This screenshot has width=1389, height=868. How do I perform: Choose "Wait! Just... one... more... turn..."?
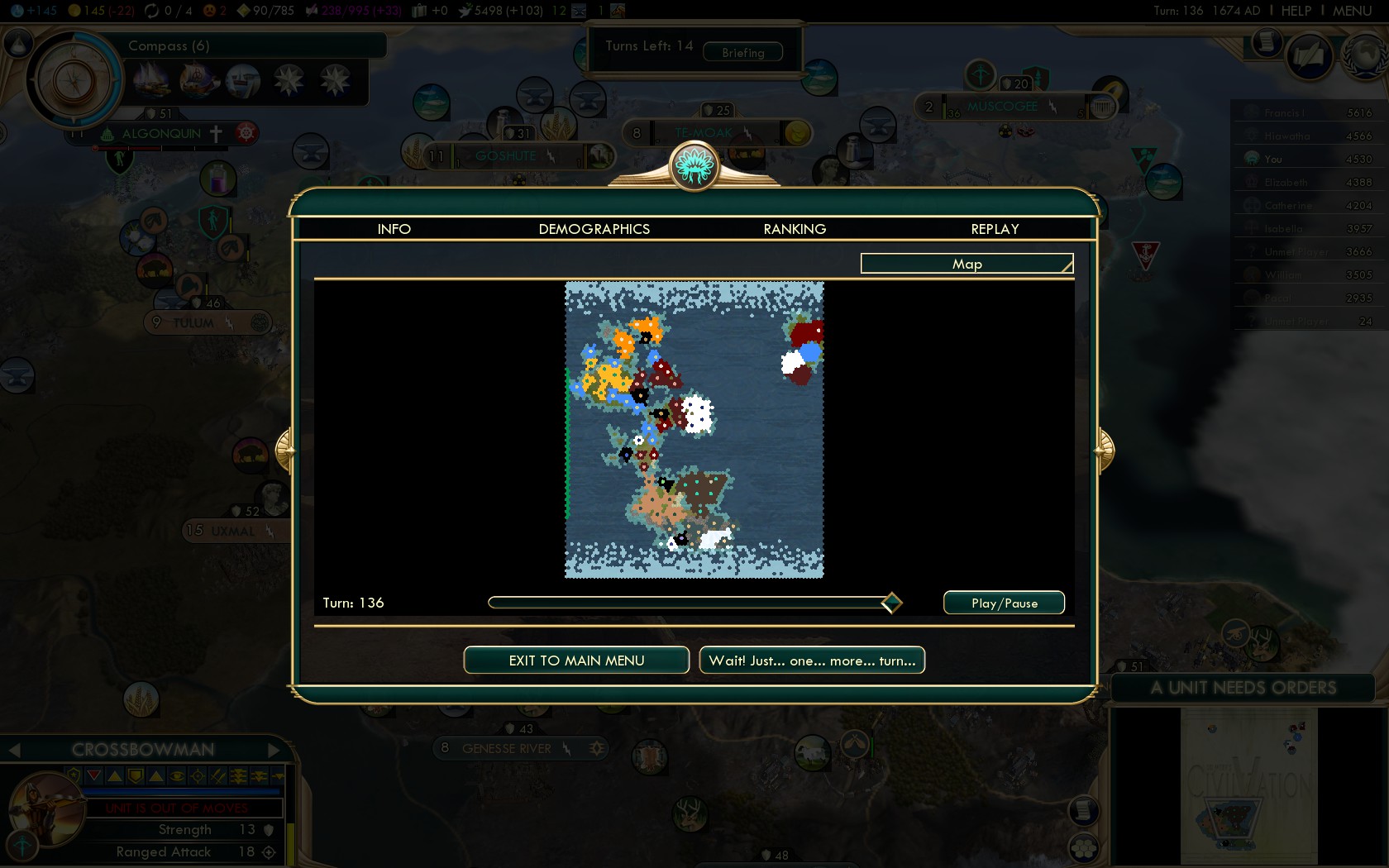point(812,661)
